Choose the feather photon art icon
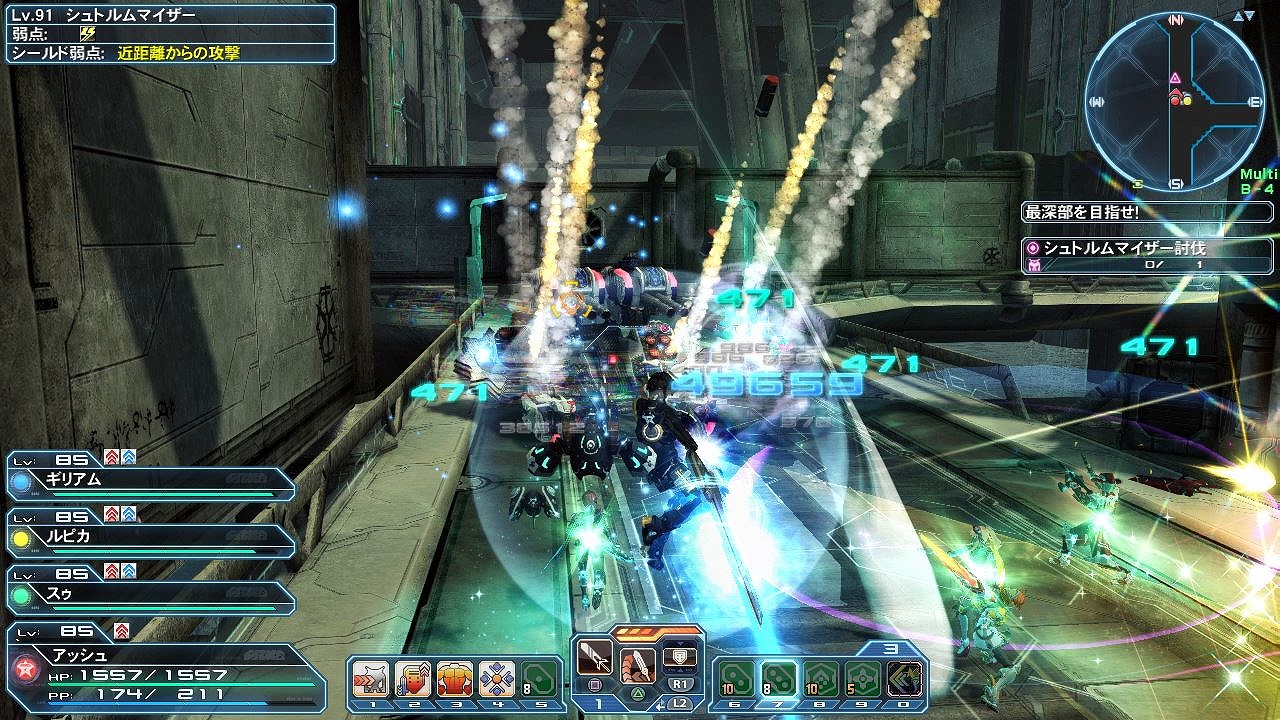The image size is (1280, 720). point(637,665)
